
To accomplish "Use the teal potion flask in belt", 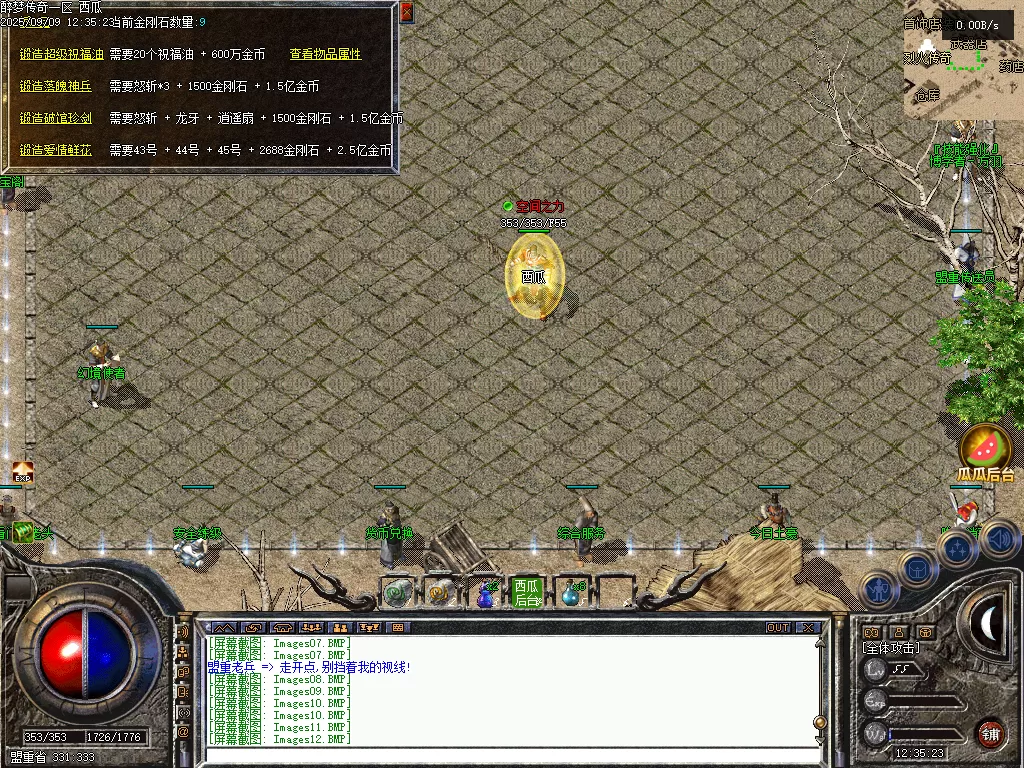I will (570, 594).
